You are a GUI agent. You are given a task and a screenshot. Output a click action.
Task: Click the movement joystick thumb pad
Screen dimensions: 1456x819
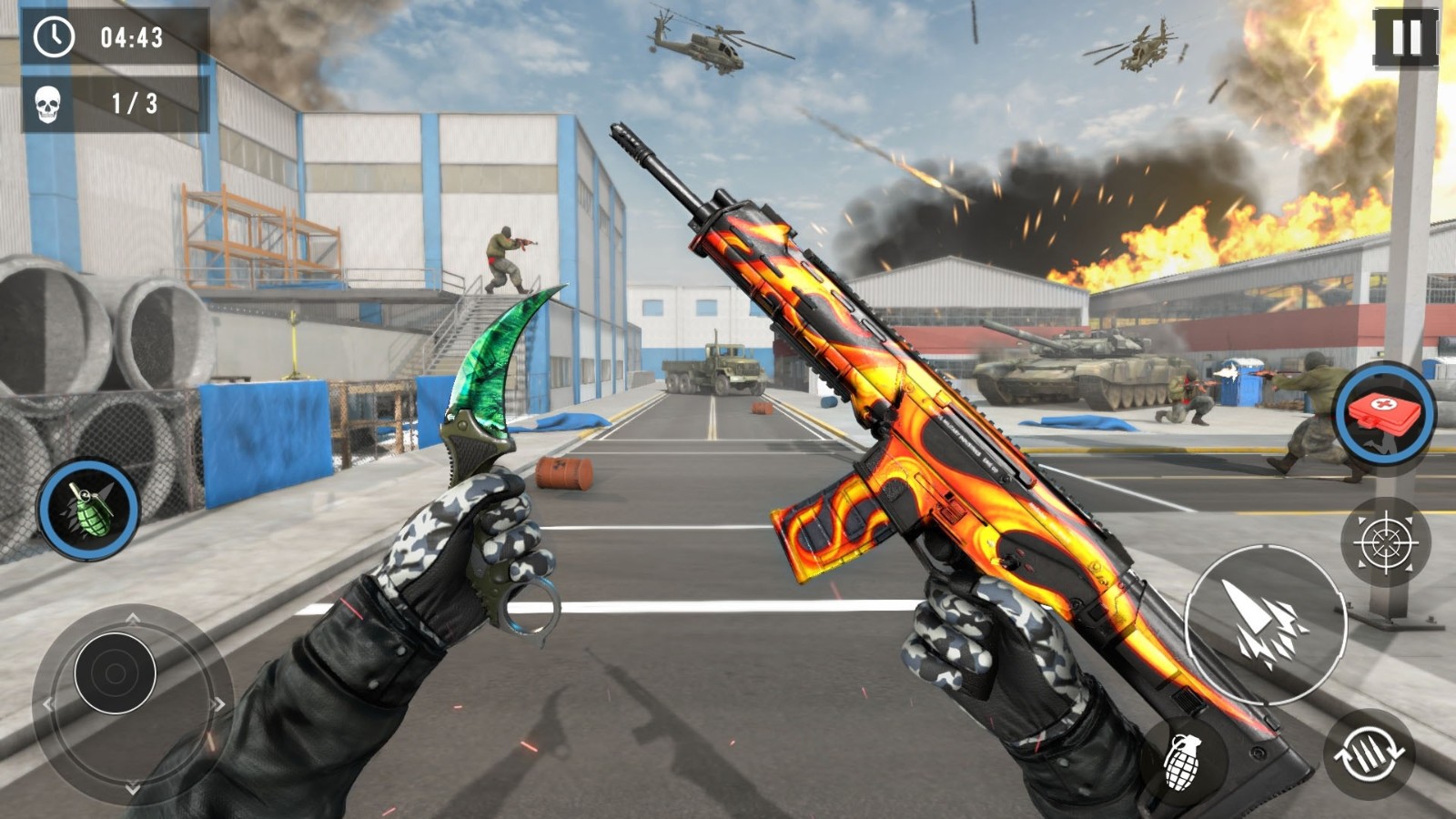click(115, 673)
